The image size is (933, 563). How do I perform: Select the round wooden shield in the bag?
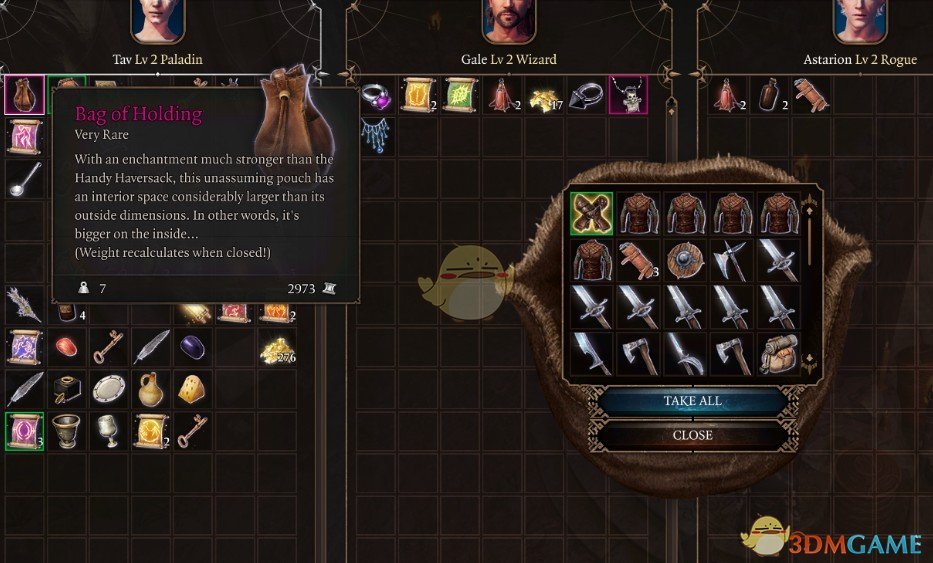(685, 260)
